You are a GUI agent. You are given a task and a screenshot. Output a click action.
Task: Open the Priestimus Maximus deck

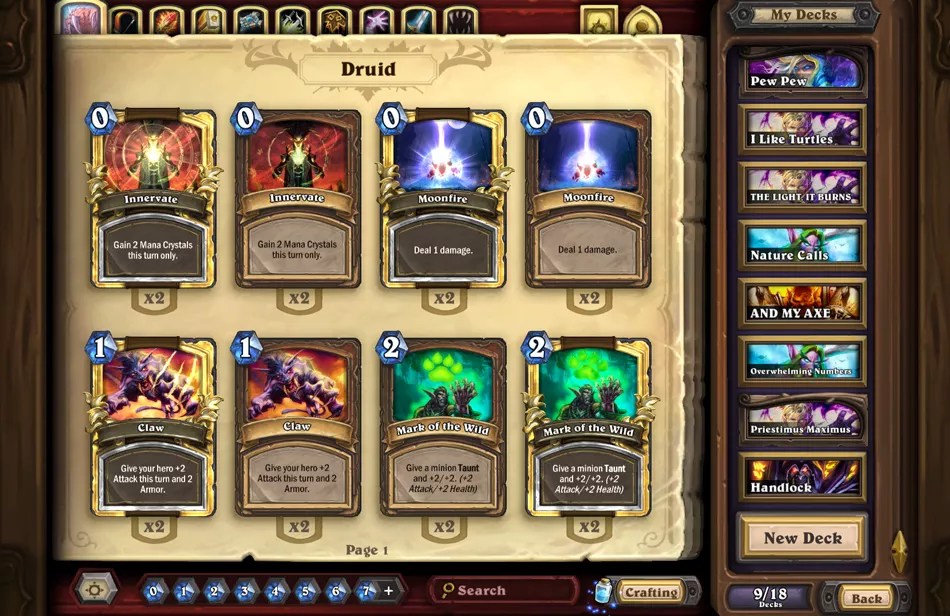[802, 419]
